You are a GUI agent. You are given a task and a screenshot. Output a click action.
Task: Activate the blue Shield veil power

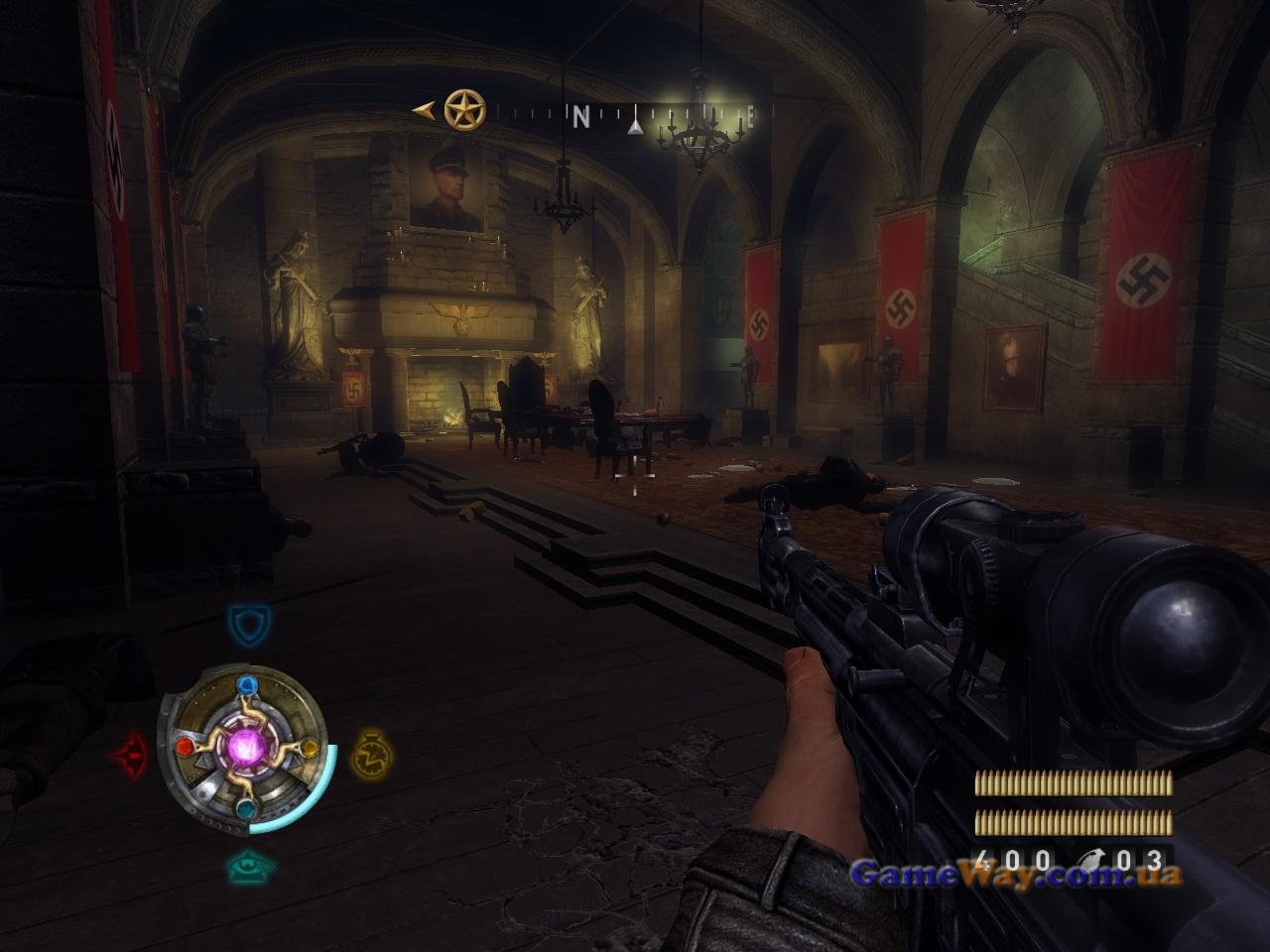[x=249, y=626]
